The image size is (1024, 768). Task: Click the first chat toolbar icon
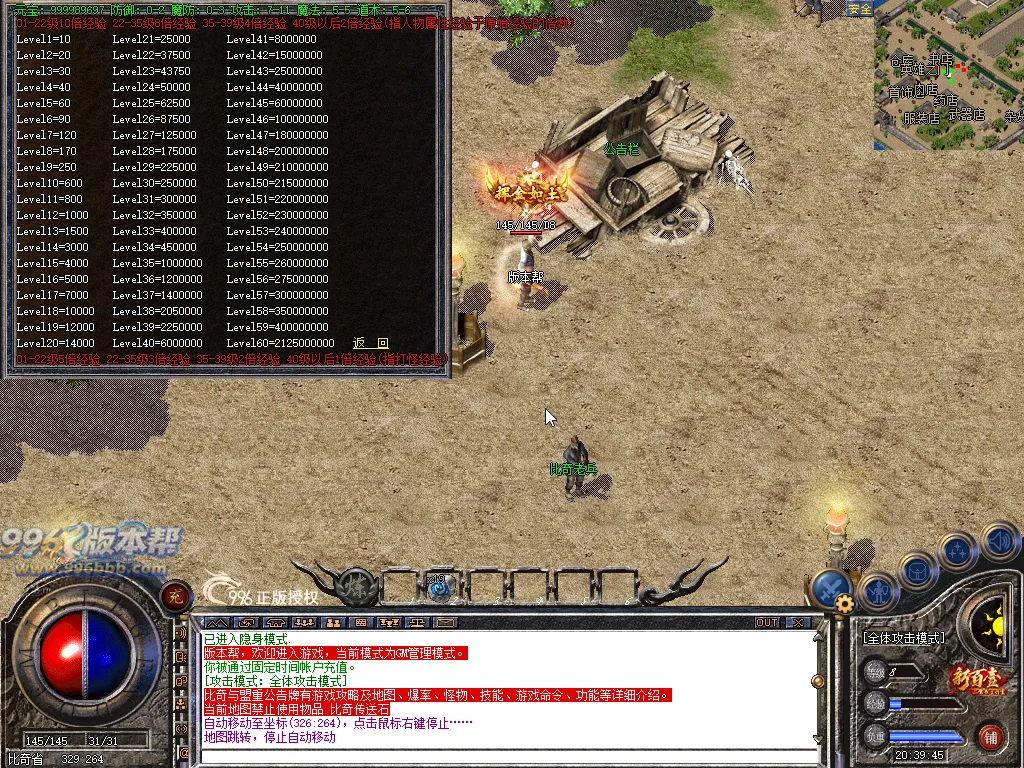[214, 622]
